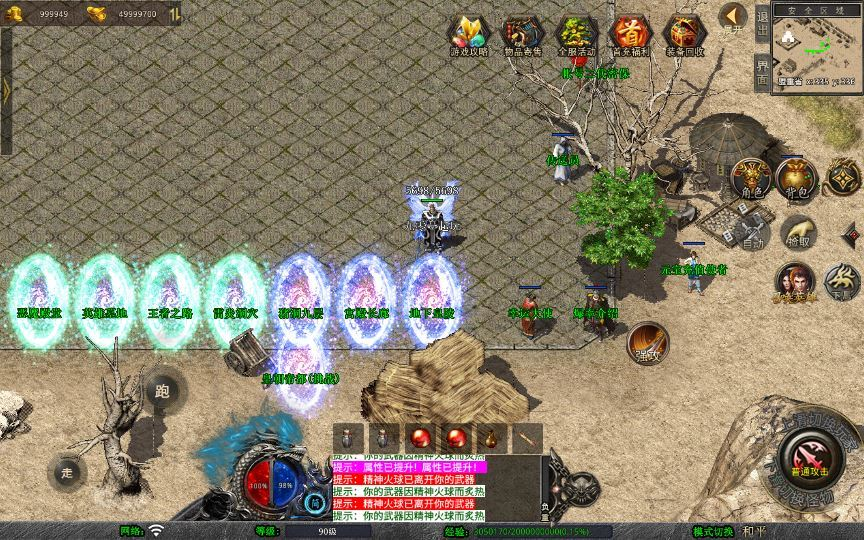Viewport: 864px width, 540px height.
Task: Open the 背包 backpack
Action: (797, 179)
